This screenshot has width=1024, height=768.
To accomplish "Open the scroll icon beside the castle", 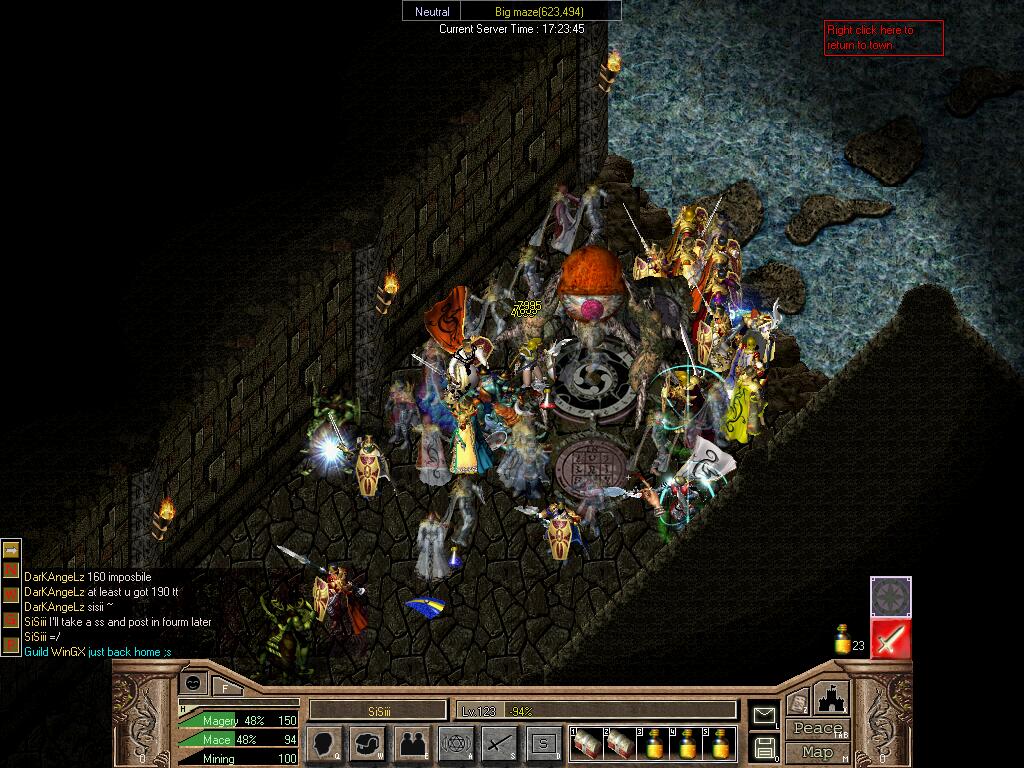I will [x=797, y=702].
